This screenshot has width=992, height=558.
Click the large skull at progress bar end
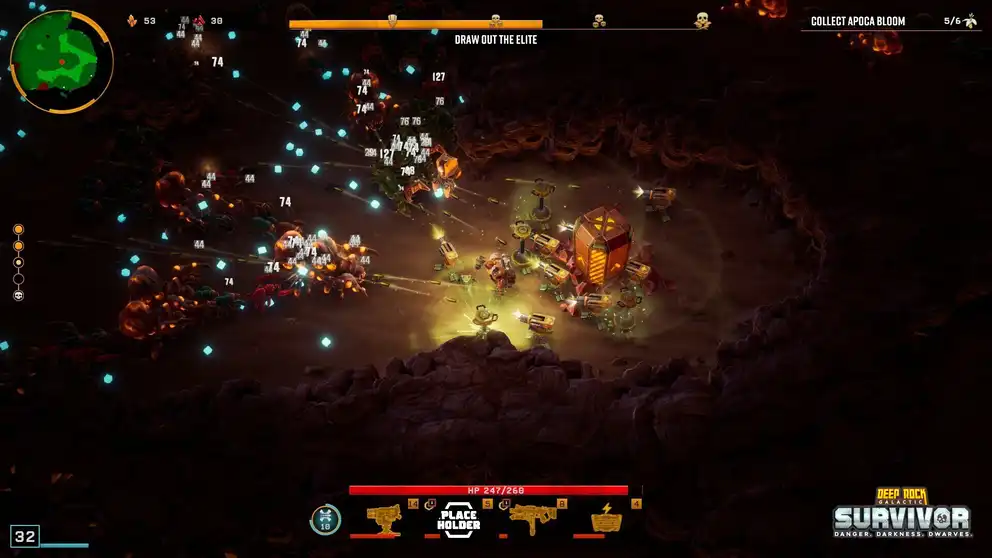(702, 20)
